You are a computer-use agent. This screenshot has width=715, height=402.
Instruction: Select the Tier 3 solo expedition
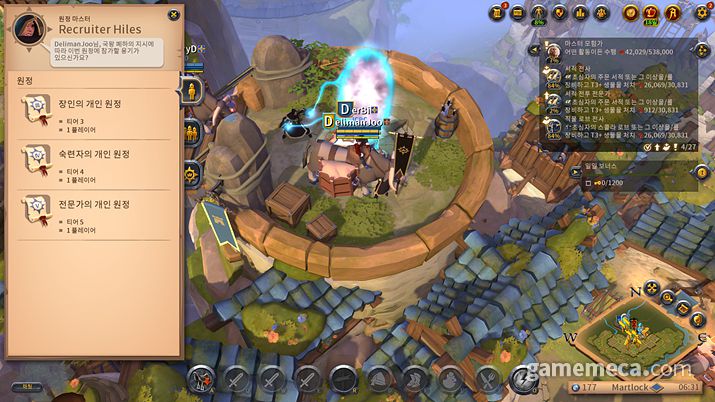click(94, 111)
